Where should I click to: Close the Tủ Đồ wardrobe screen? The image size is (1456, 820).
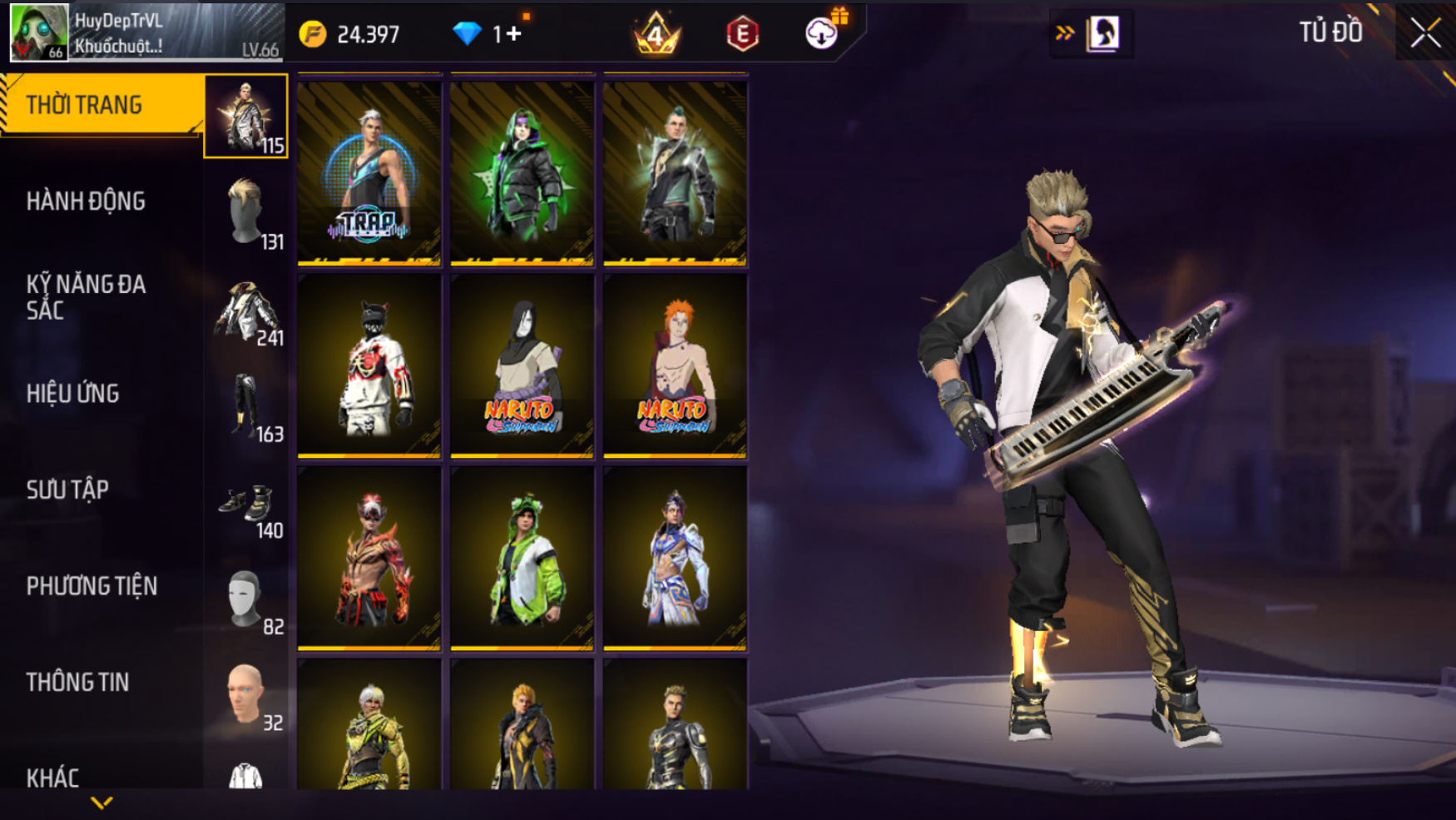point(1424,33)
